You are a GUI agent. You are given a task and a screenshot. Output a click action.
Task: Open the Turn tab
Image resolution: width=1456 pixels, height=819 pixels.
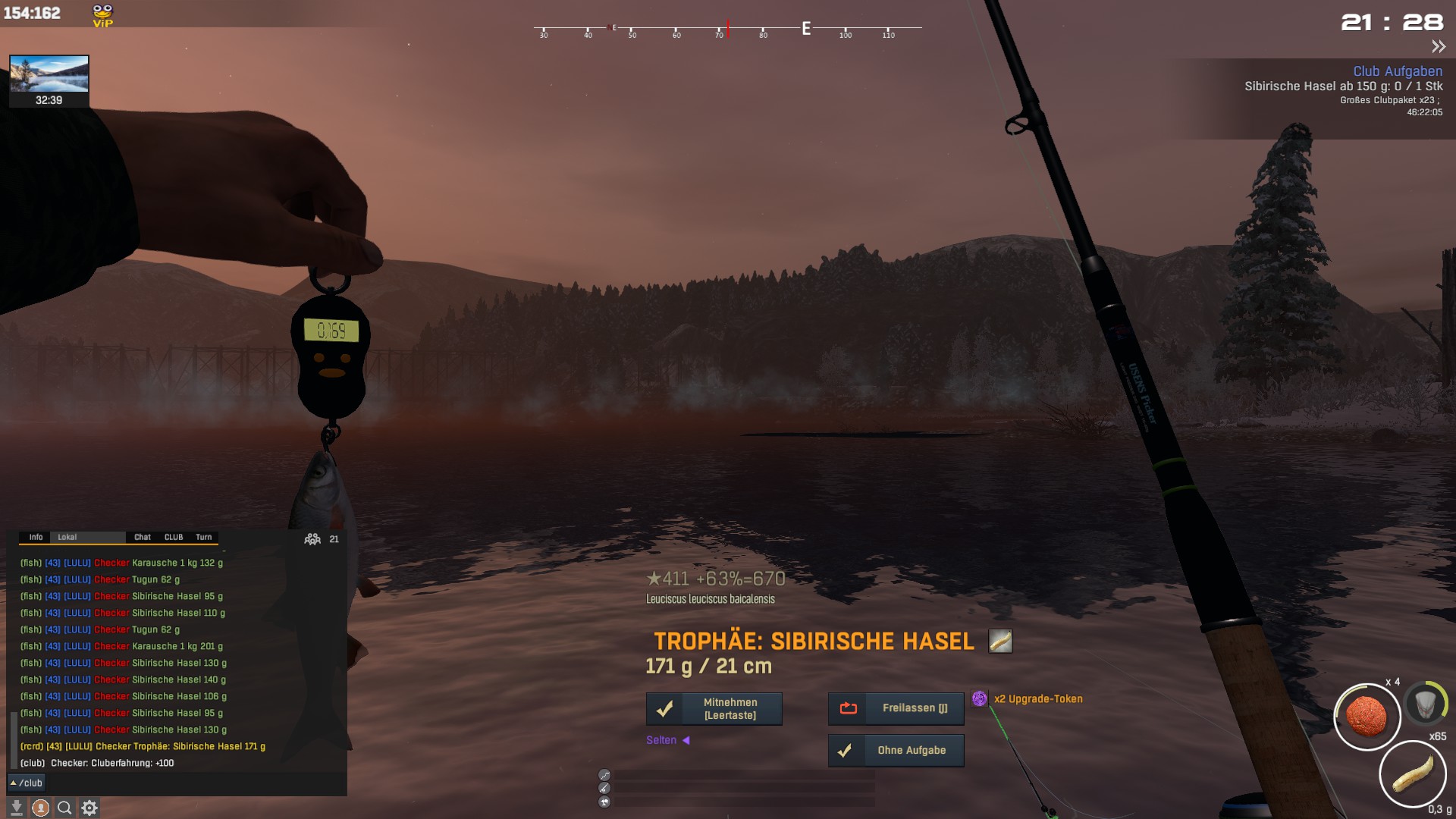(203, 537)
